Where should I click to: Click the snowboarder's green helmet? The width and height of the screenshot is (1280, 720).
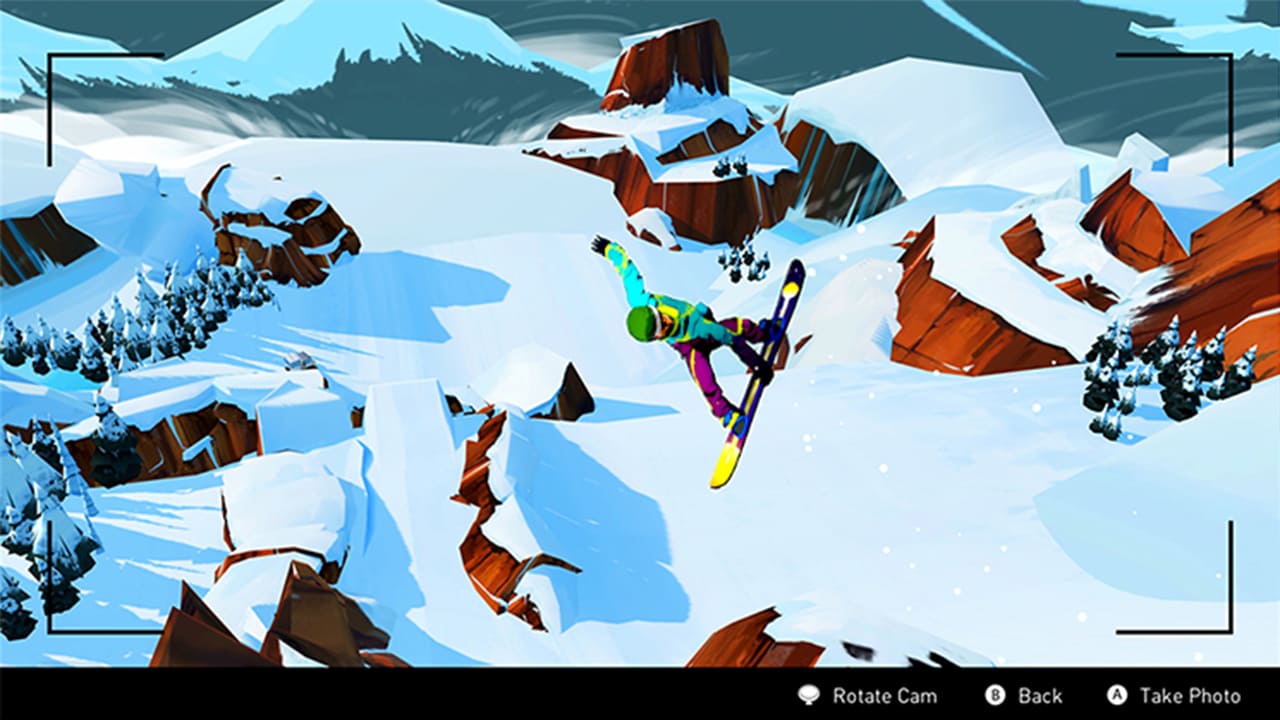641,324
